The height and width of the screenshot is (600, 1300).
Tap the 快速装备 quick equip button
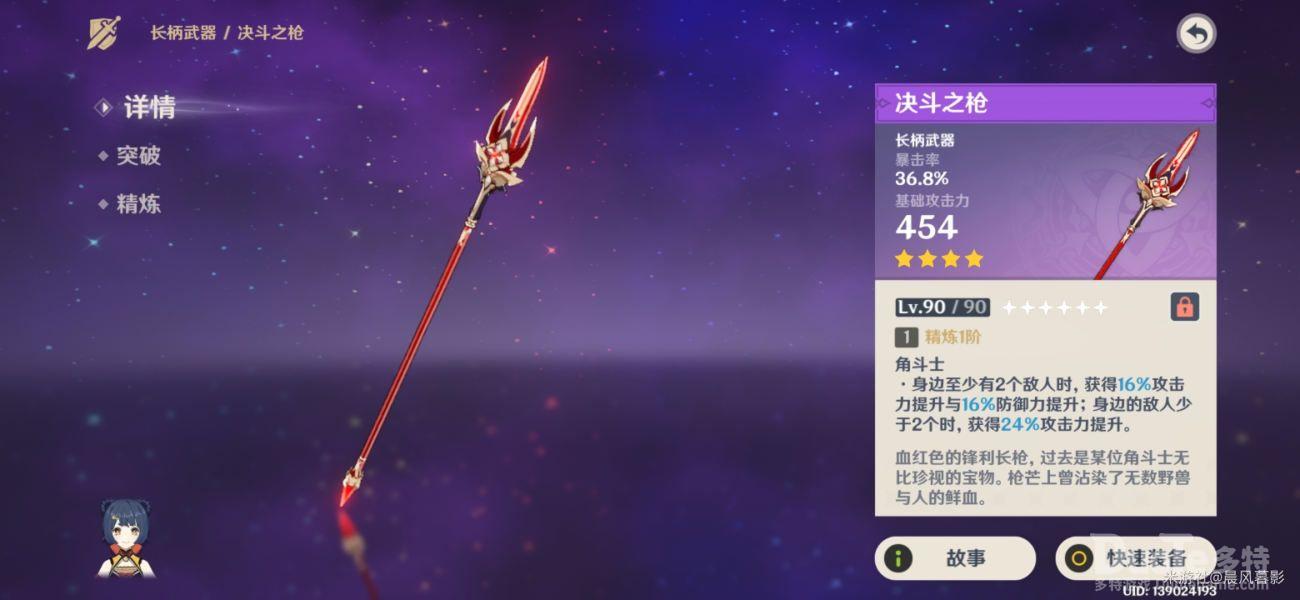[1134, 558]
